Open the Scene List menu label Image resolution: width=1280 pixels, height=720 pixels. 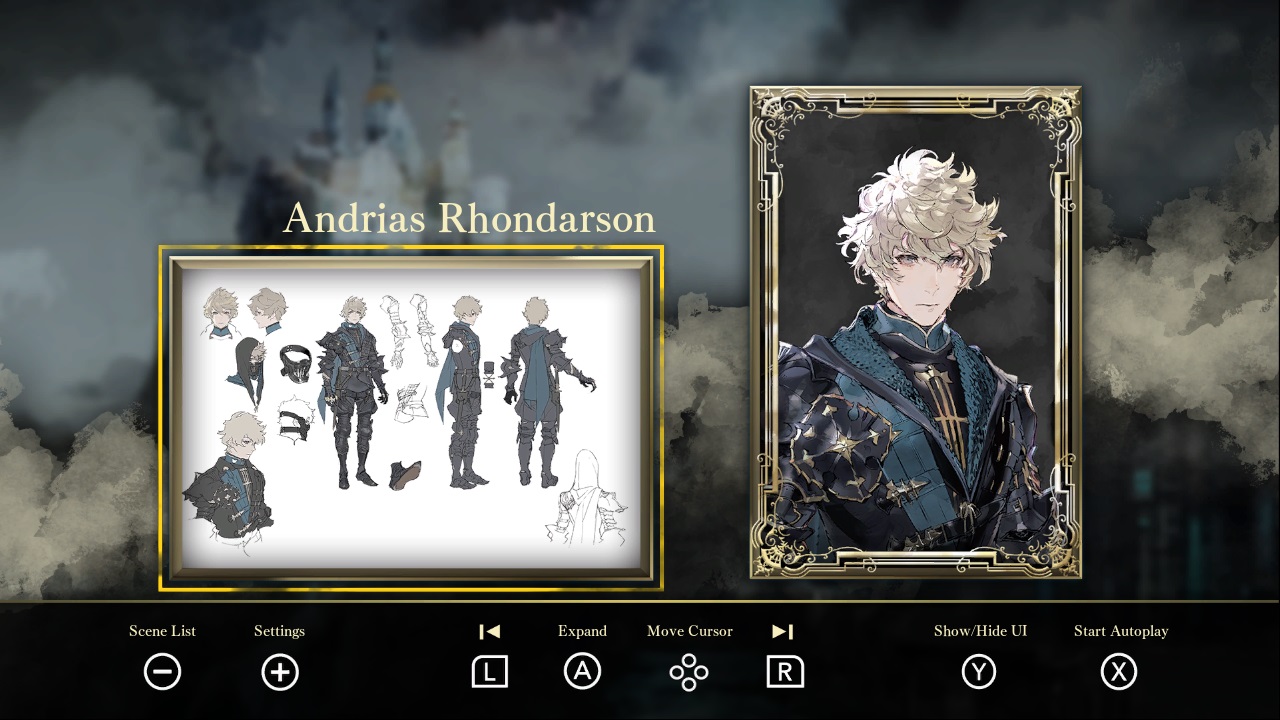(x=163, y=631)
